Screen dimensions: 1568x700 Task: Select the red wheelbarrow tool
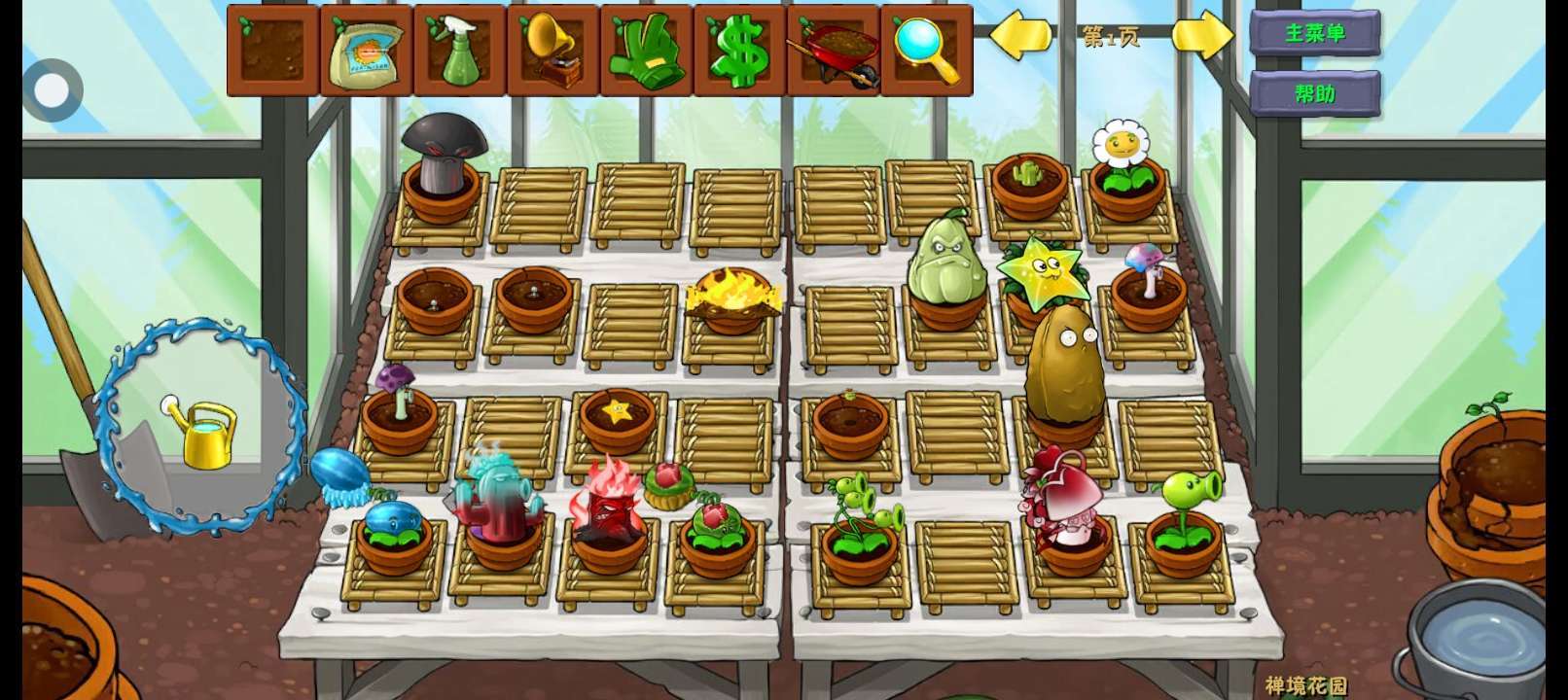tap(834, 51)
